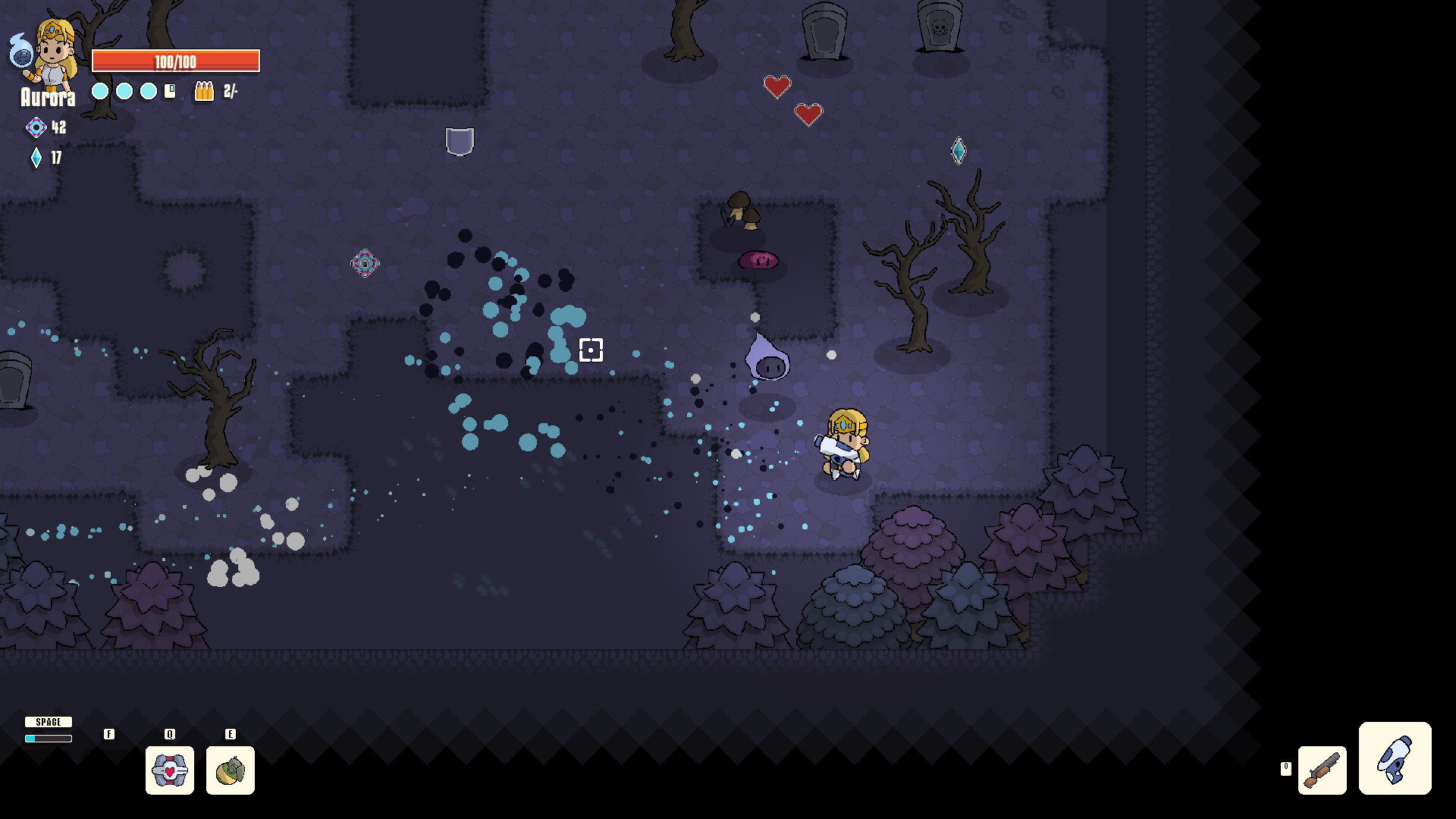Click the E grenade item icon
Image resolution: width=1456 pixels, height=819 pixels.
(x=231, y=770)
